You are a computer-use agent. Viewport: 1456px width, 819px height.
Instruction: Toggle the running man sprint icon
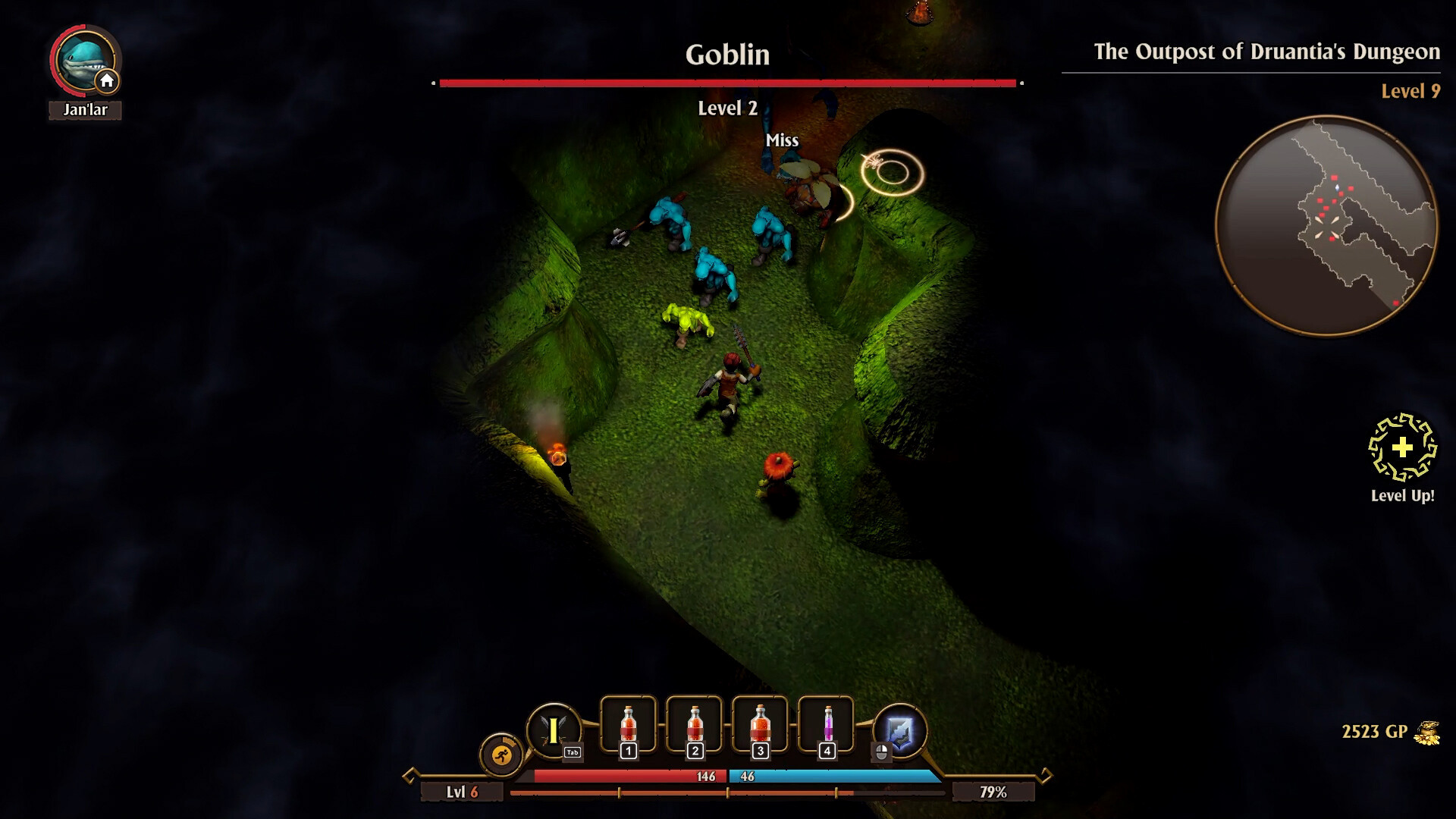pos(501,755)
